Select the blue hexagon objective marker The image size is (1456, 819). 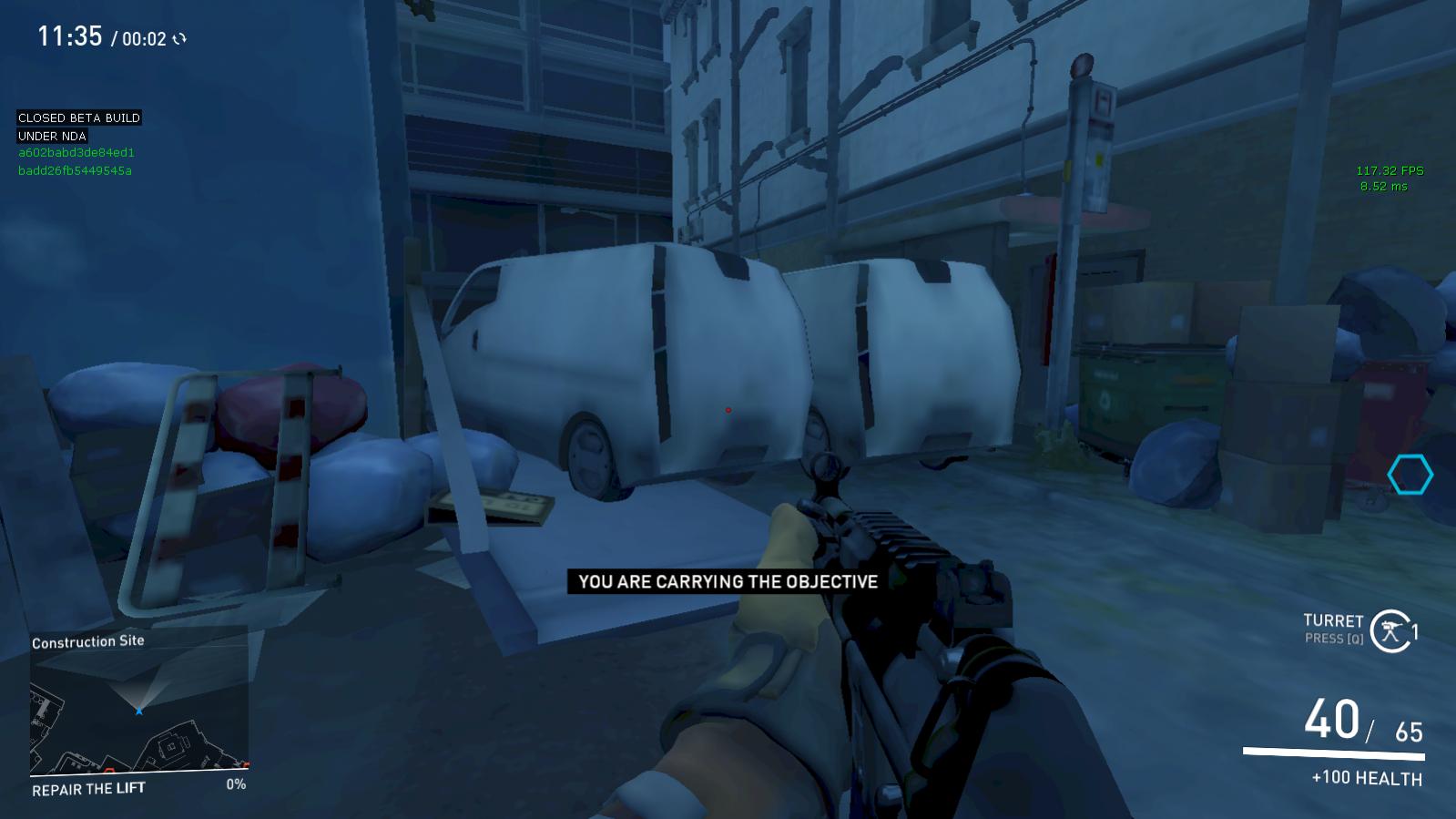point(1410,475)
